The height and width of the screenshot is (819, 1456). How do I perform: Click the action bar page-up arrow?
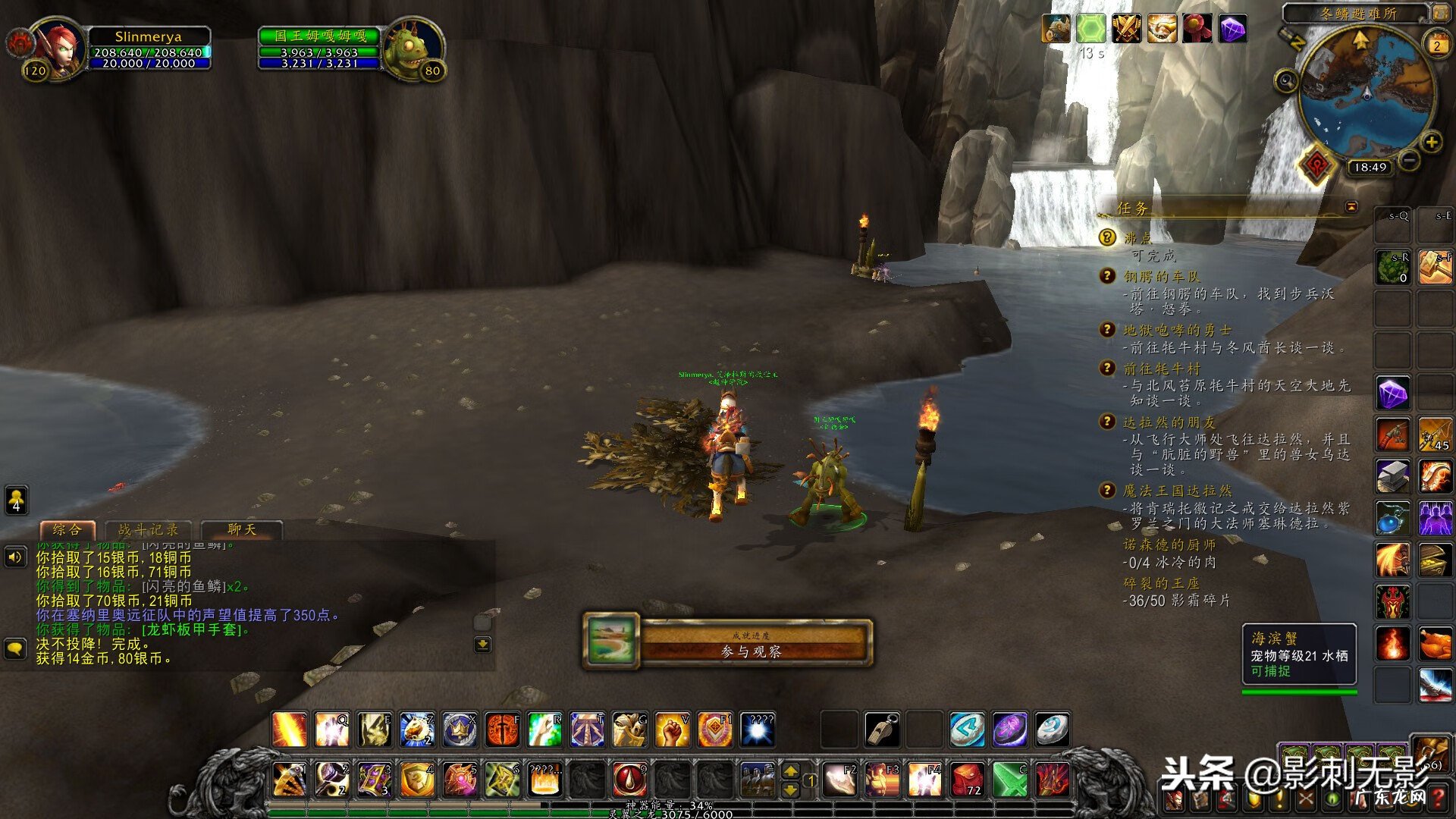pyautogui.click(x=790, y=771)
